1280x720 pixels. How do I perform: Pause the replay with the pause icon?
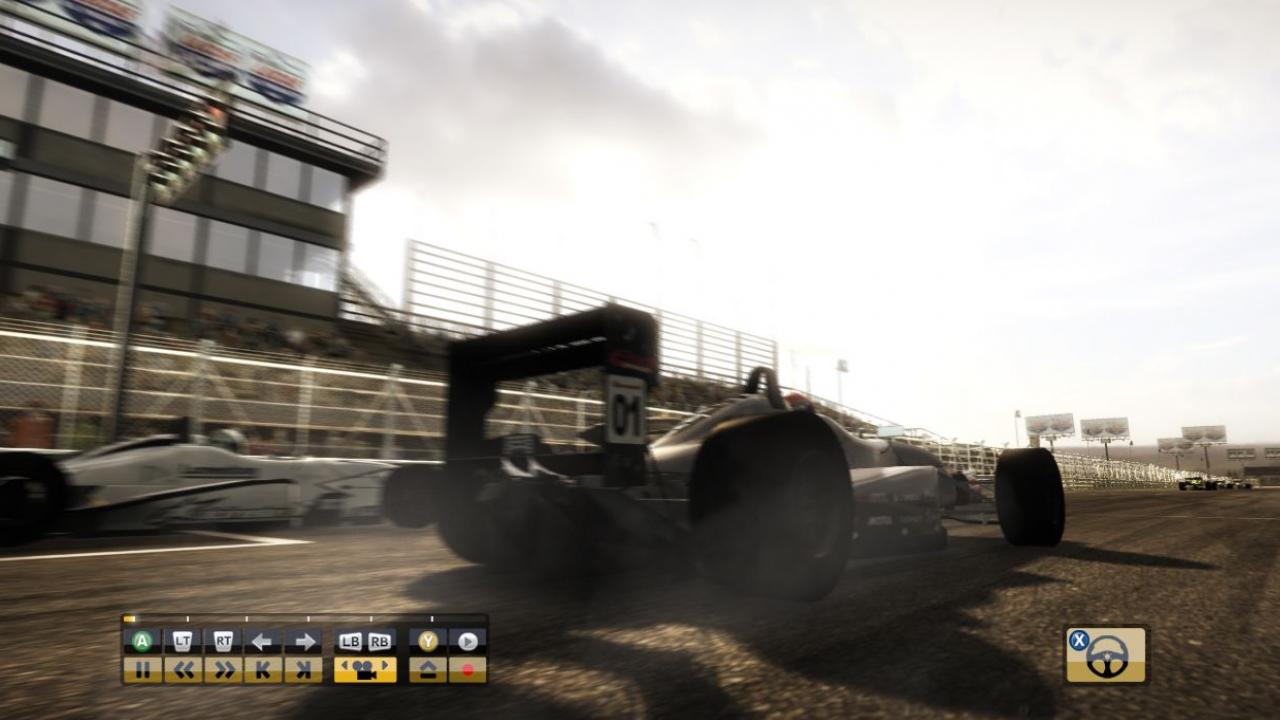(x=143, y=671)
